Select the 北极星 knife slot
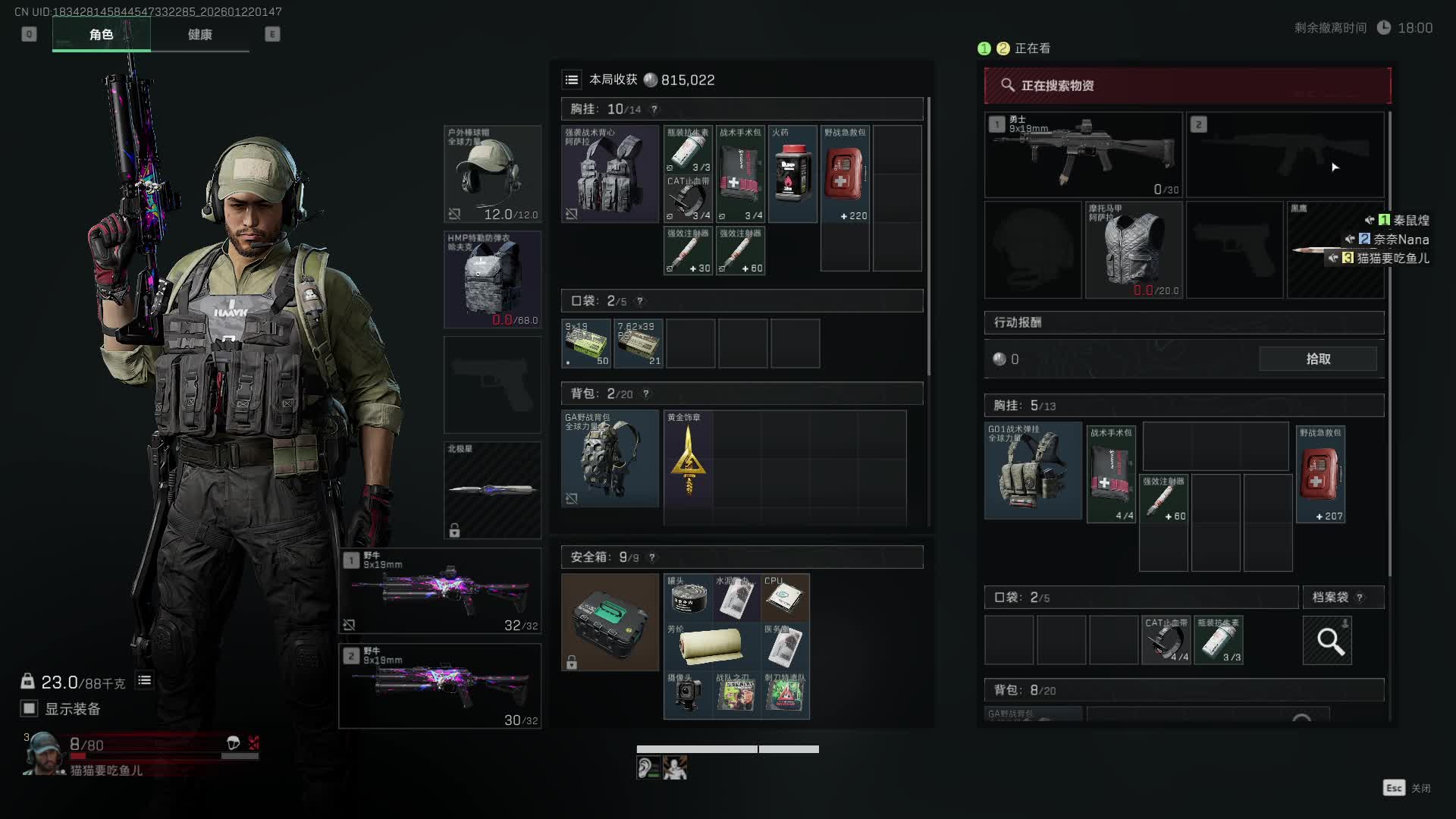 (x=492, y=490)
